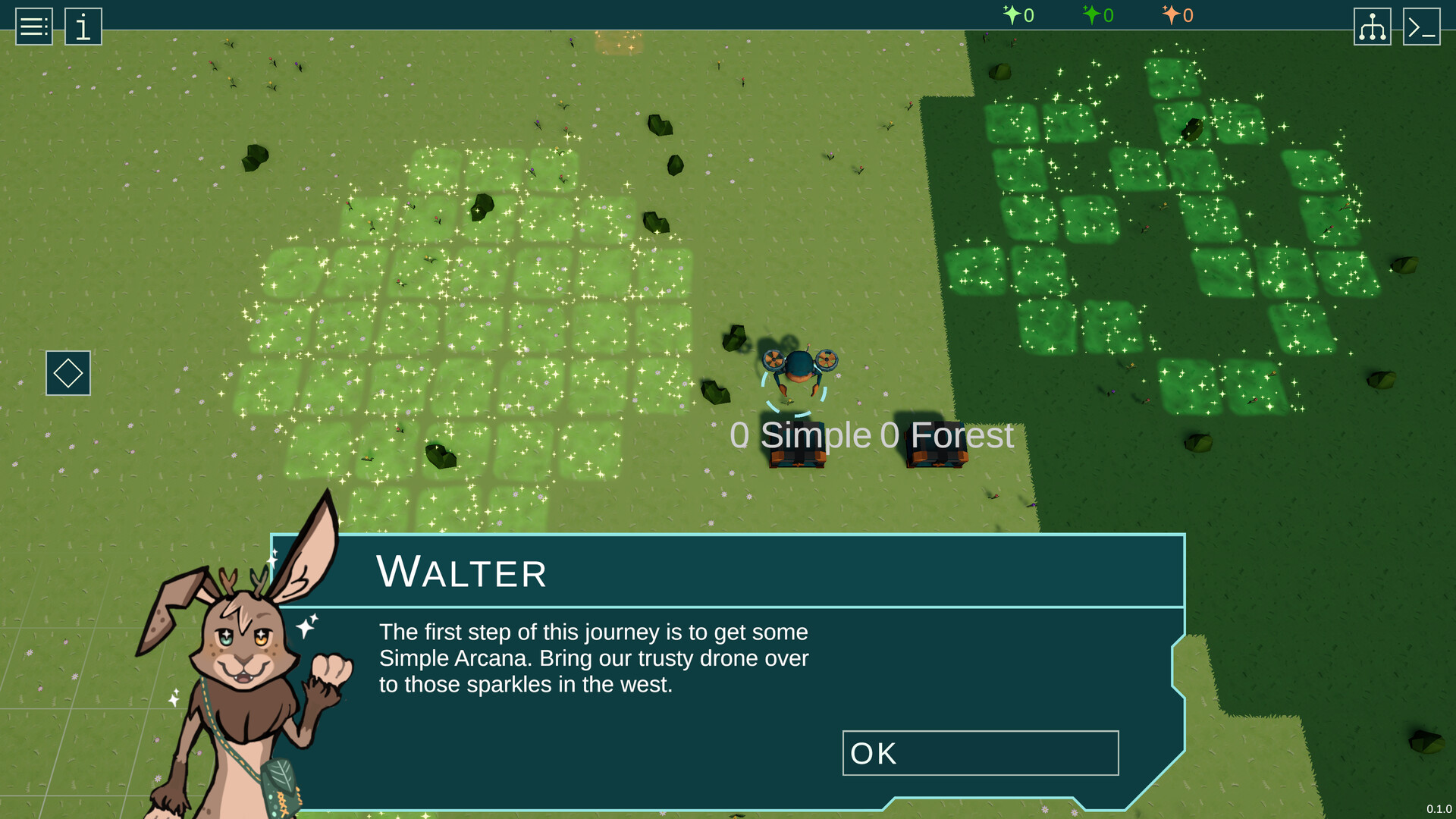This screenshot has width=1456, height=819.
Task: Confirm Walter's dialogue with OK
Action: pos(980,753)
